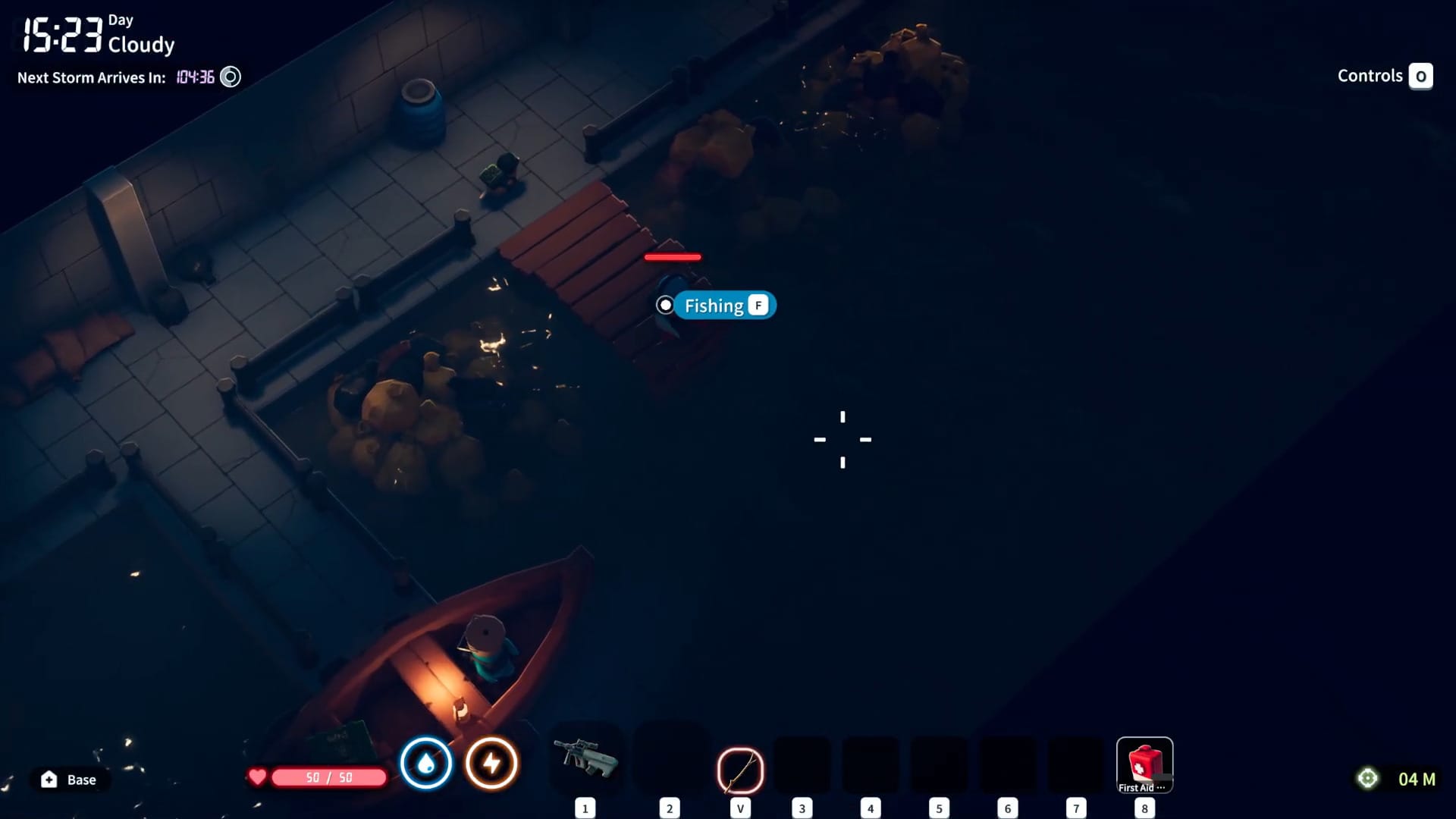Click the First Aid kit in slot 8
Screen dimensions: 1456x819
(1144, 765)
